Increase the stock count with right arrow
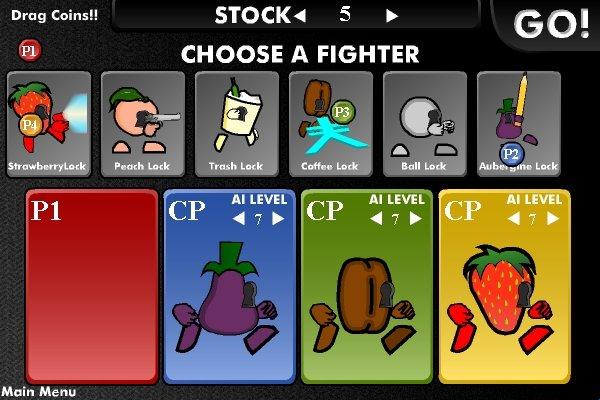 coord(392,16)
